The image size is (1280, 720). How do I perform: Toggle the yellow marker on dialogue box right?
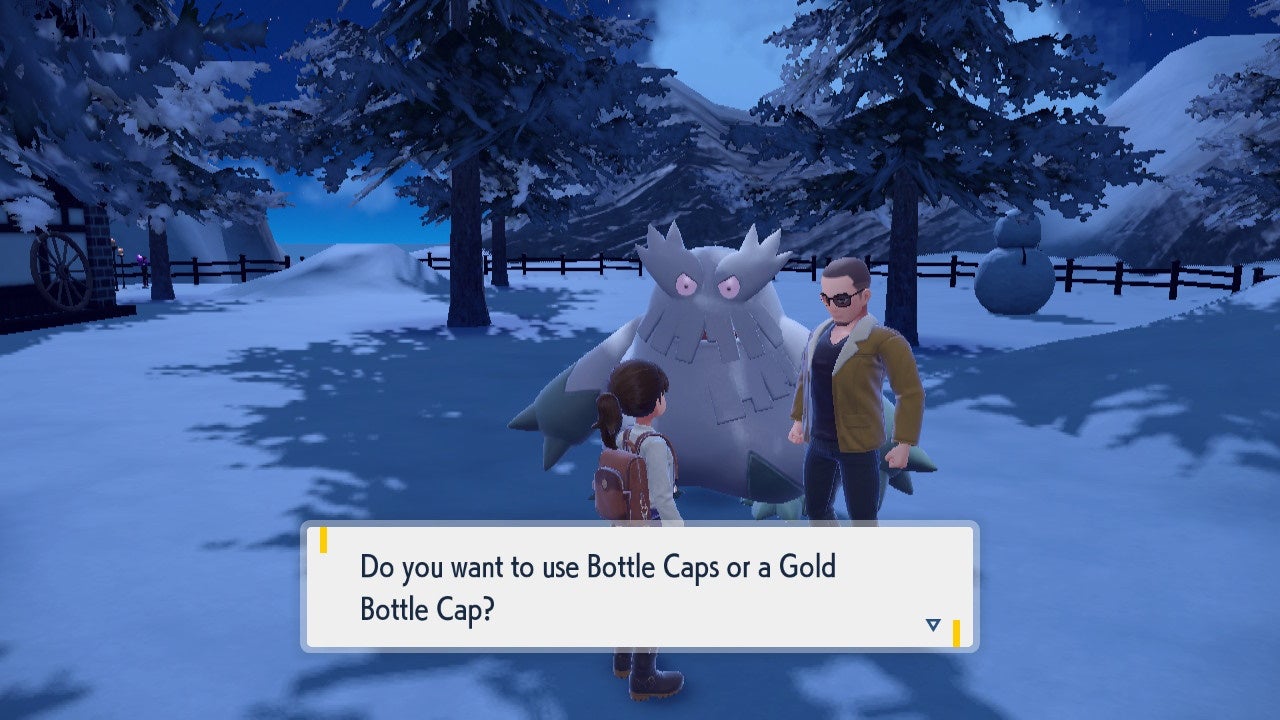(x=957, y=633)
